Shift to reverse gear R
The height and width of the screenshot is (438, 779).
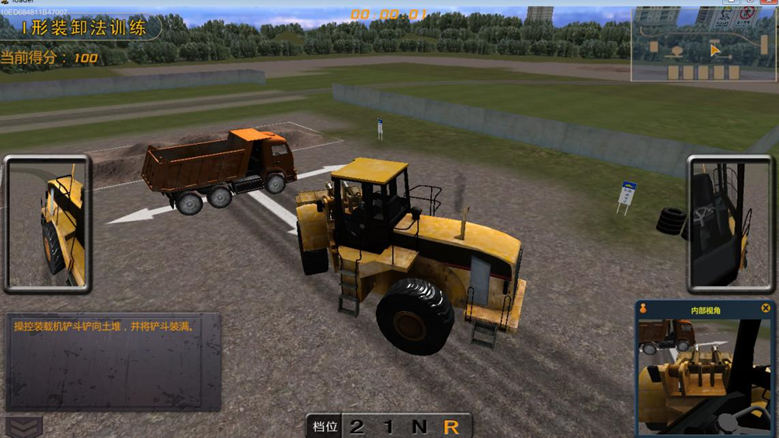452,427
